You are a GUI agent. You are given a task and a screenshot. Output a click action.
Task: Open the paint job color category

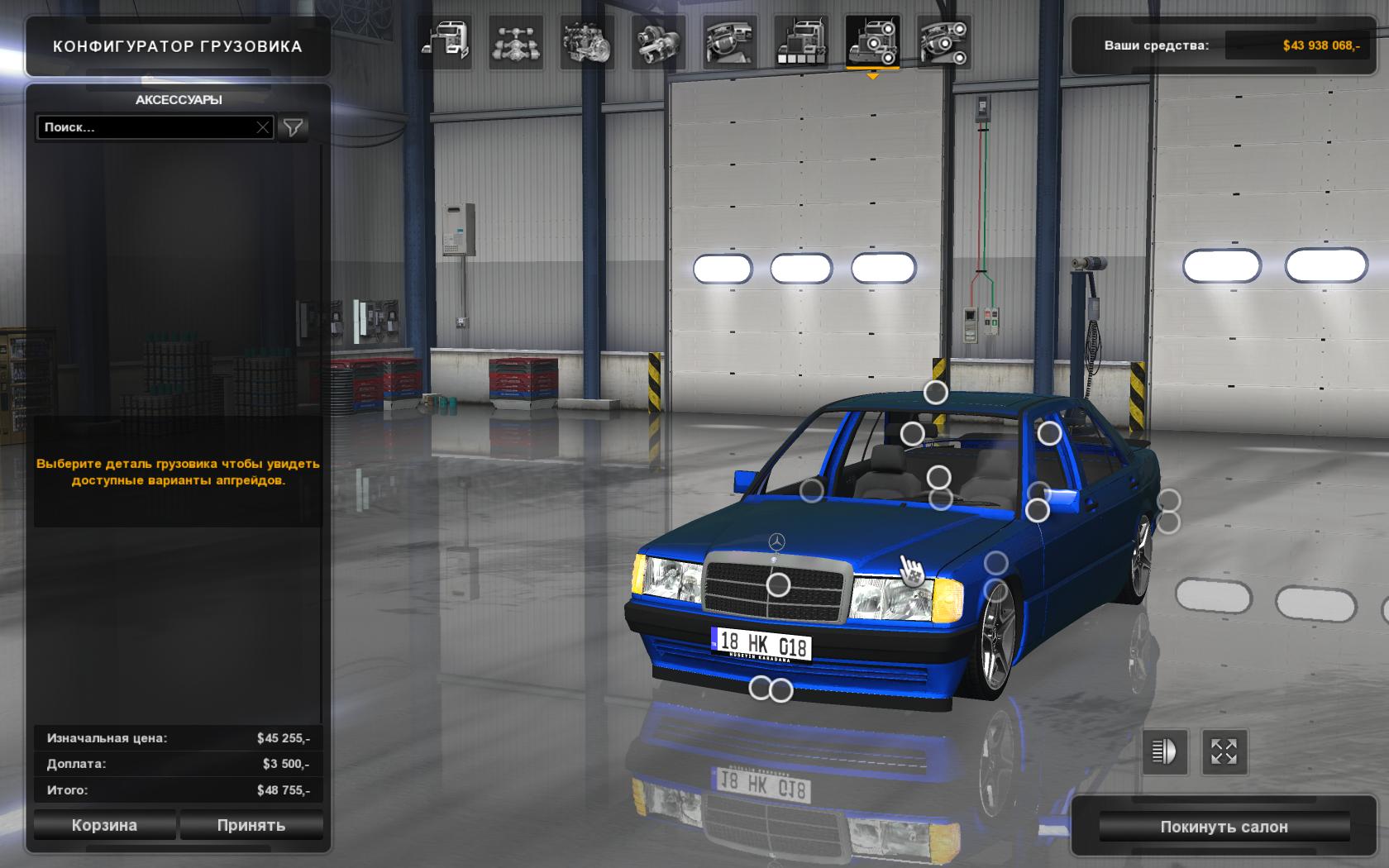point(801,42)
